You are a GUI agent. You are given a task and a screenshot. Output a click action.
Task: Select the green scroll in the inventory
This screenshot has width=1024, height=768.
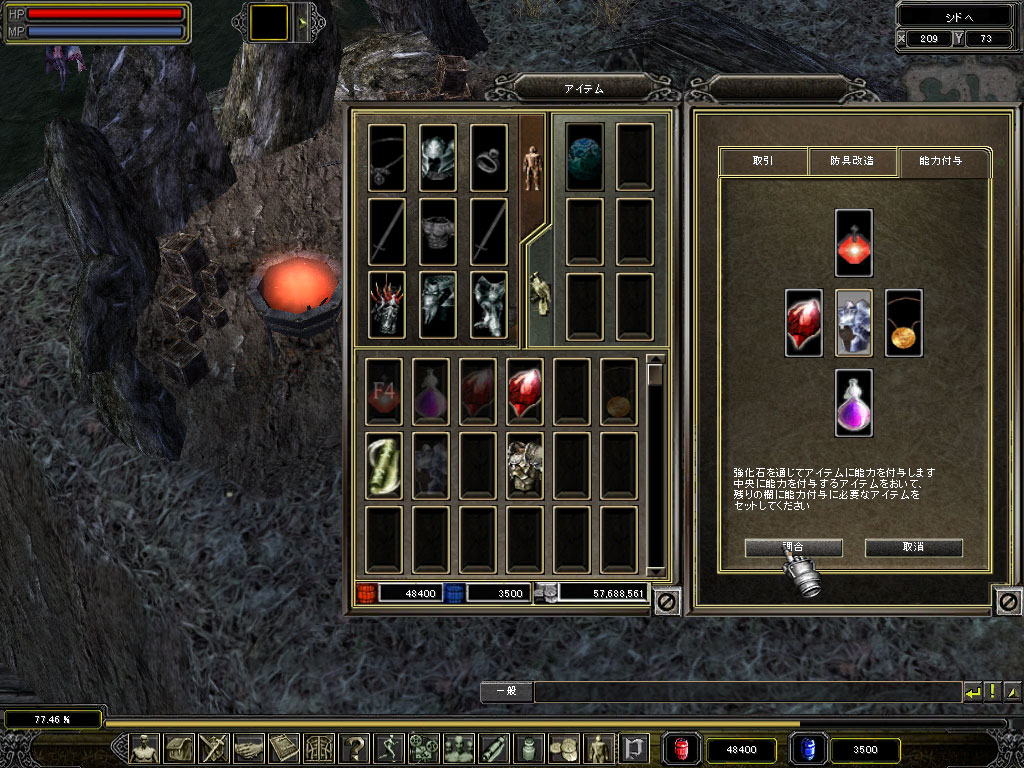pyautogui.click(x=384, y=464)
